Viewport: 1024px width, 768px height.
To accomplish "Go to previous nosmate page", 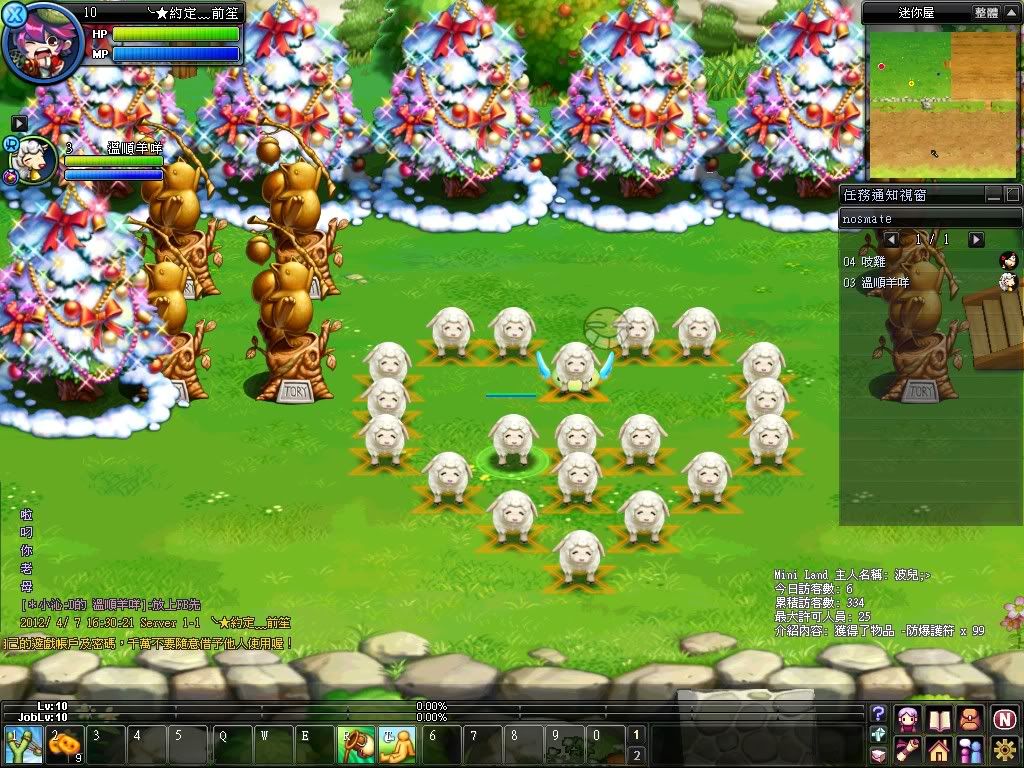I will pyautogui.click(x=891, y=240).
